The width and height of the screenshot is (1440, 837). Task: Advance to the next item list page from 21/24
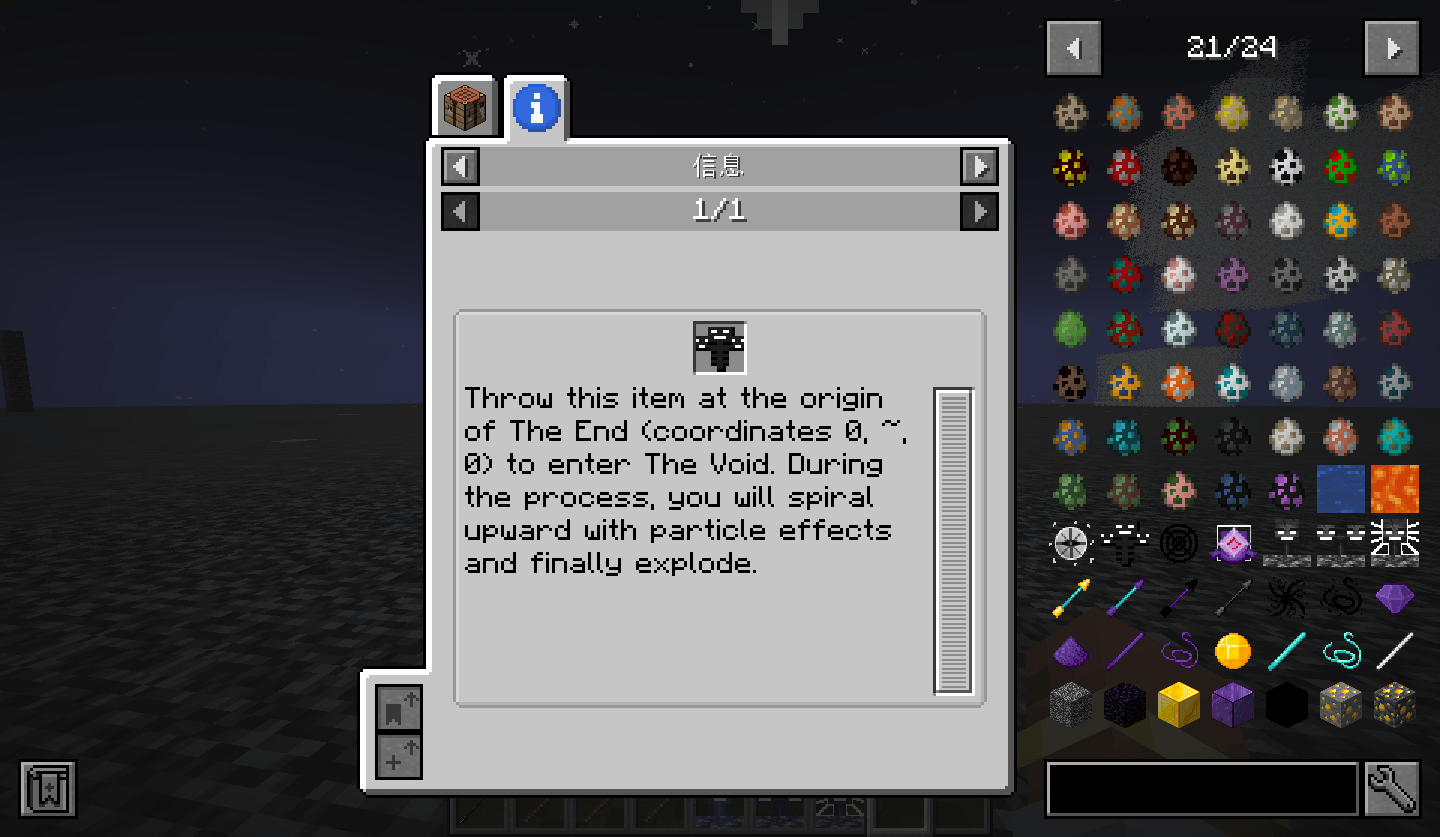(1391, 48)
